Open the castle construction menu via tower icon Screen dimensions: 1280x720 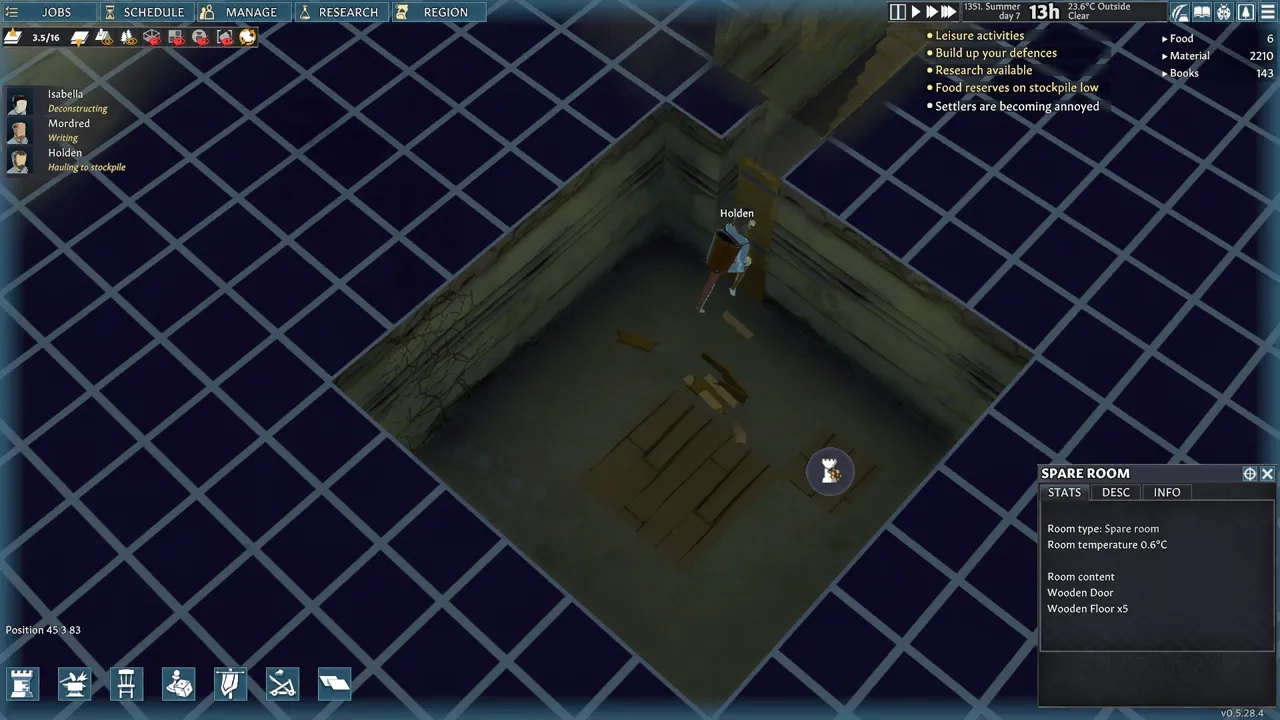click(22, 684)
